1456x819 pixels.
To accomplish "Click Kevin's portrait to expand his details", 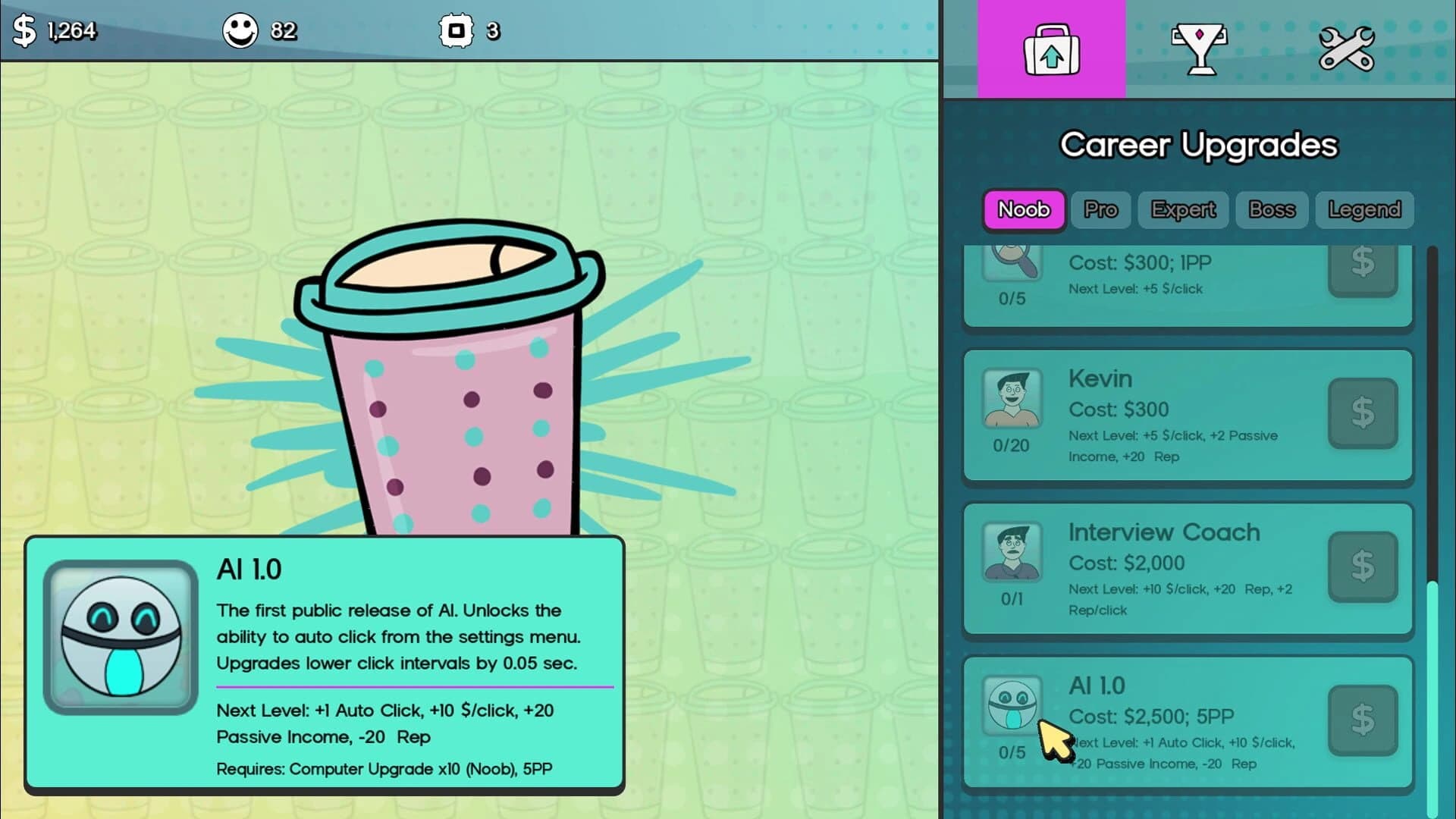I will point(1013,397).
